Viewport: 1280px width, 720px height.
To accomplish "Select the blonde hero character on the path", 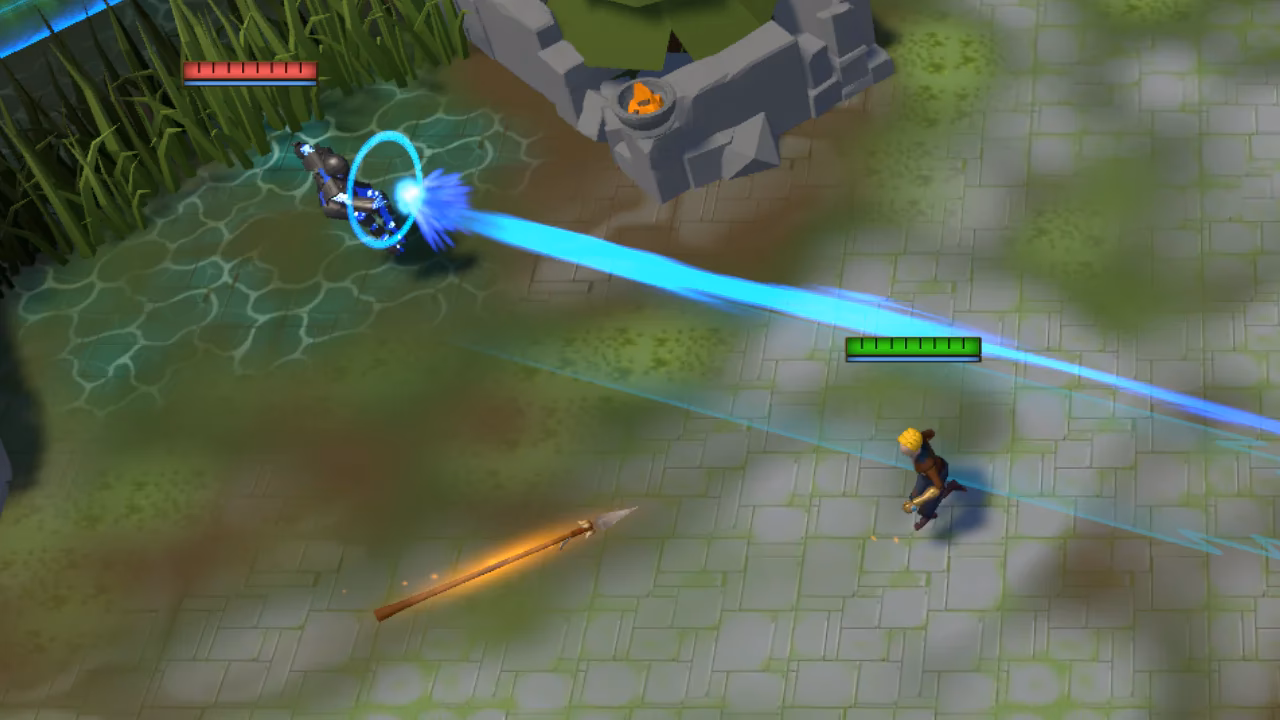I will pyautogui.click(x=925, y=470).
